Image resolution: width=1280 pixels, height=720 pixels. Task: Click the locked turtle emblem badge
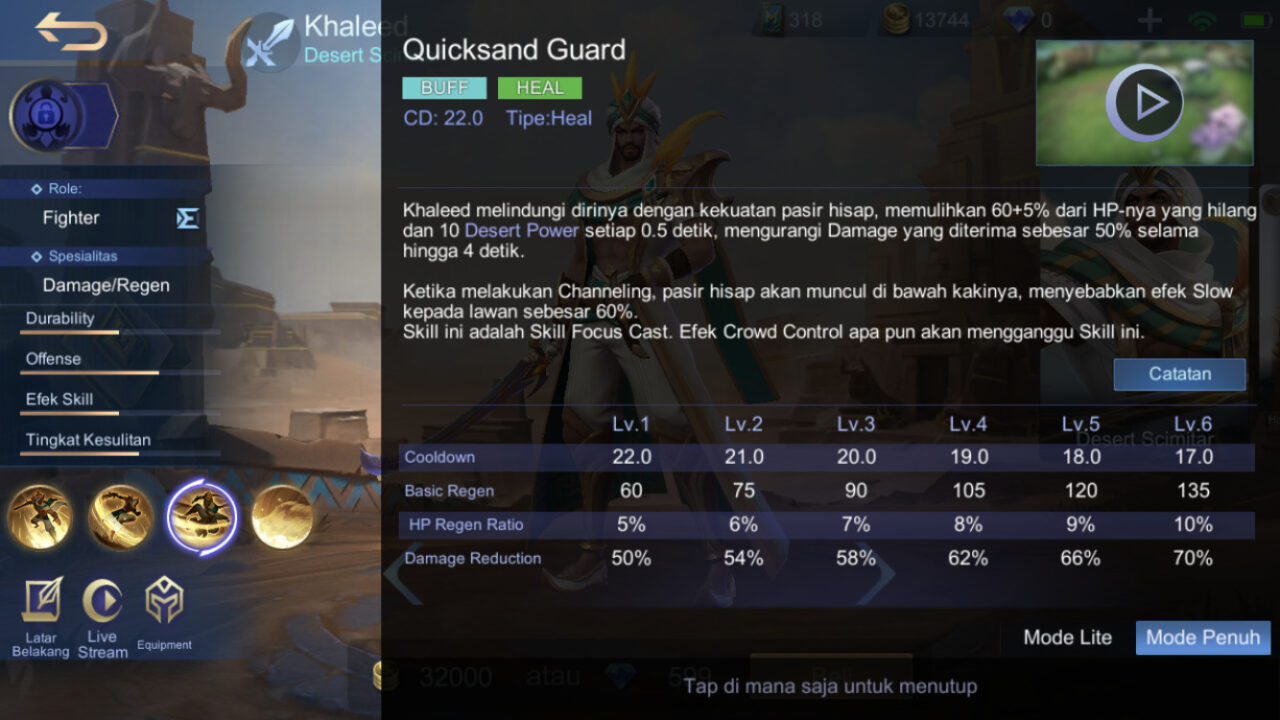point(46,115)
